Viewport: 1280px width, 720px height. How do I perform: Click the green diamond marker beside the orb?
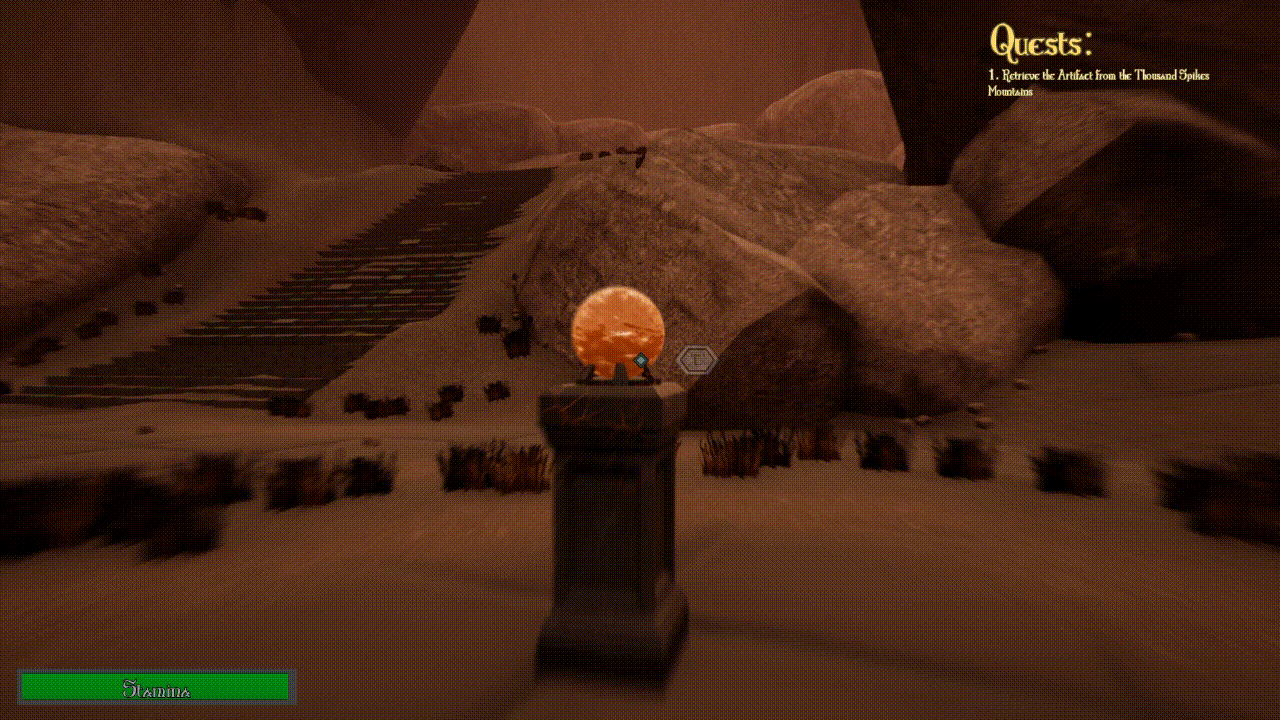tap(640, 358)
